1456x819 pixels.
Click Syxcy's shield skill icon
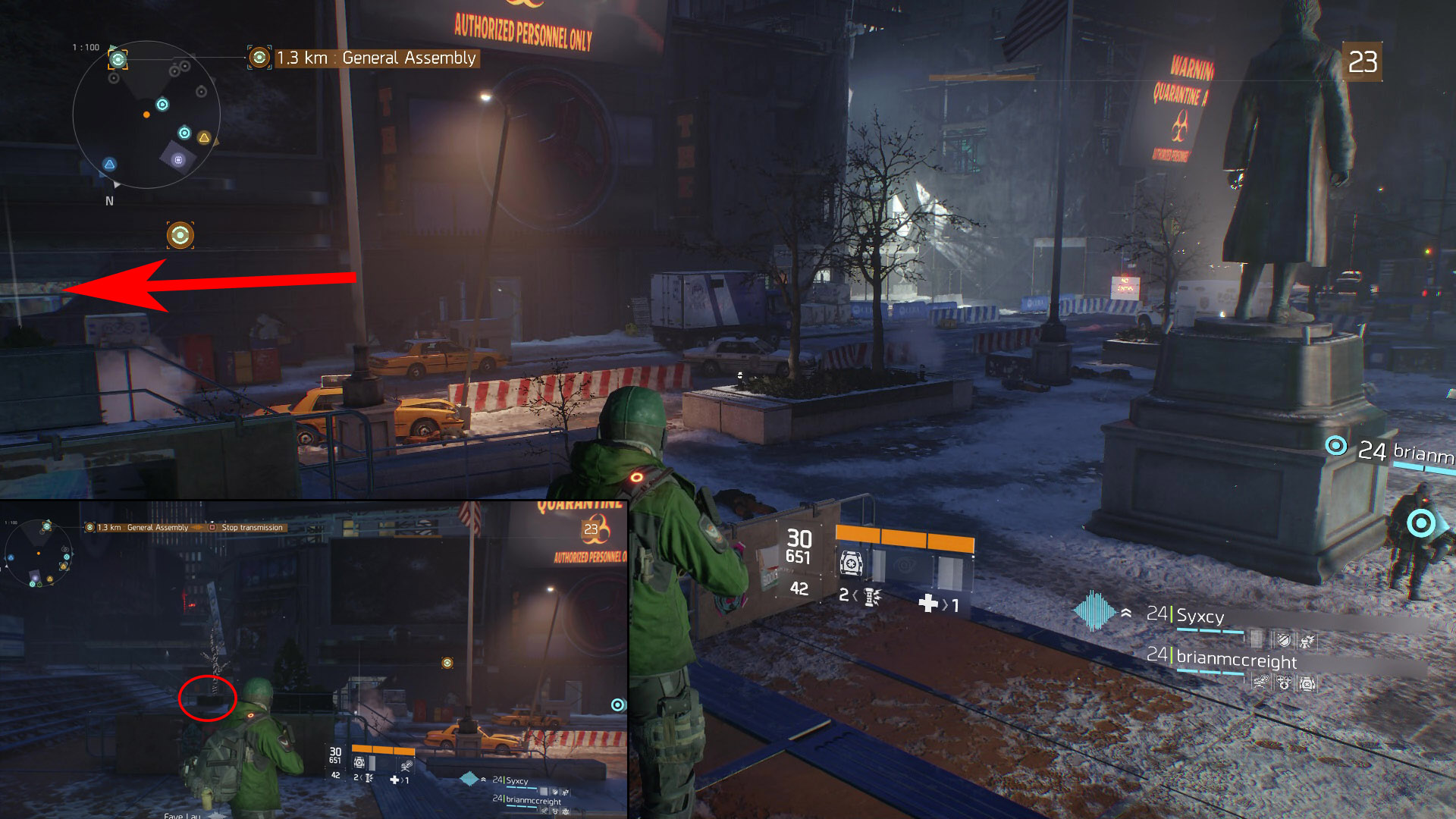1283,641
